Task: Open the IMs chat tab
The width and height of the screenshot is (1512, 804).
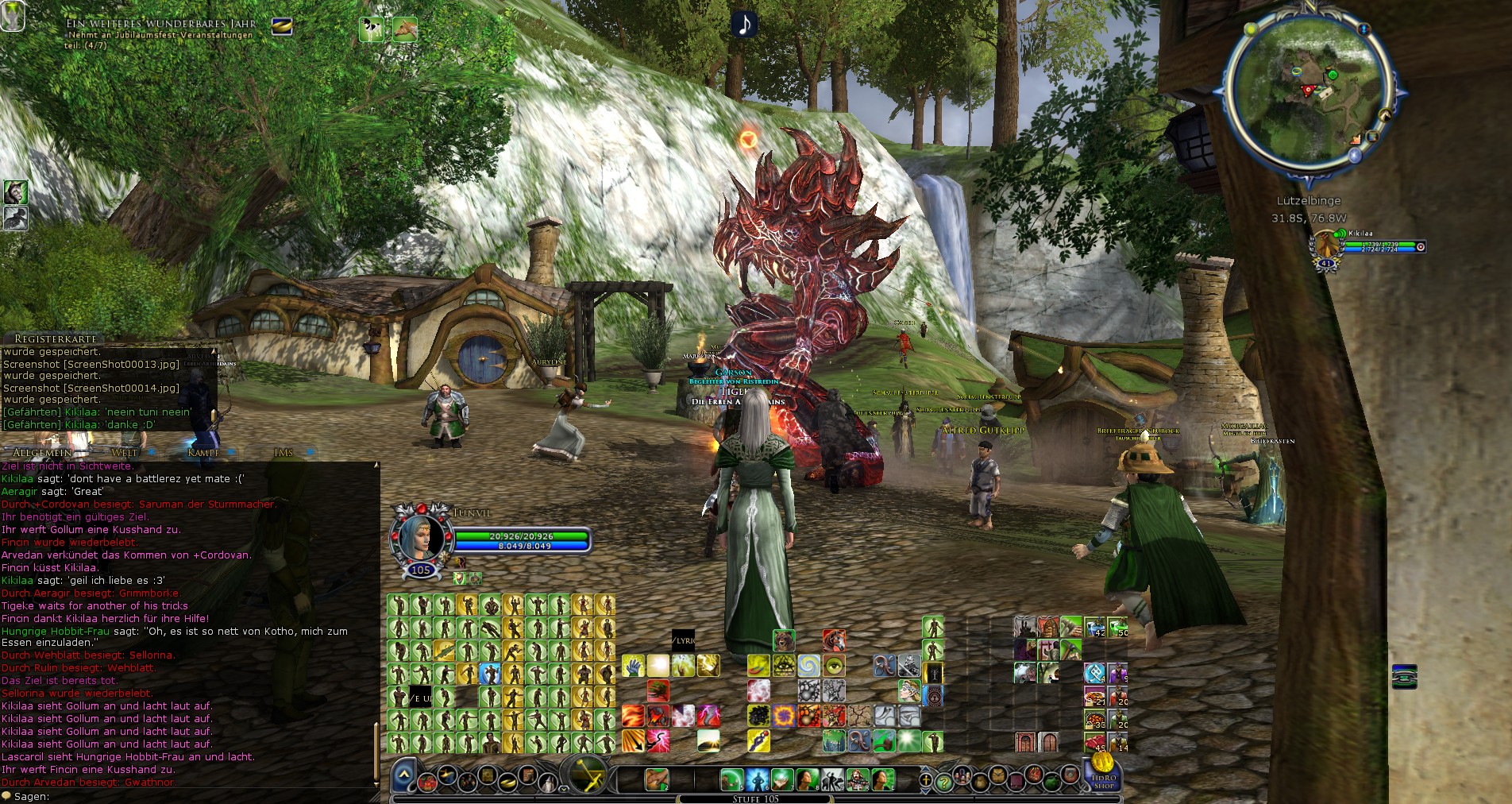Action: 283,453
